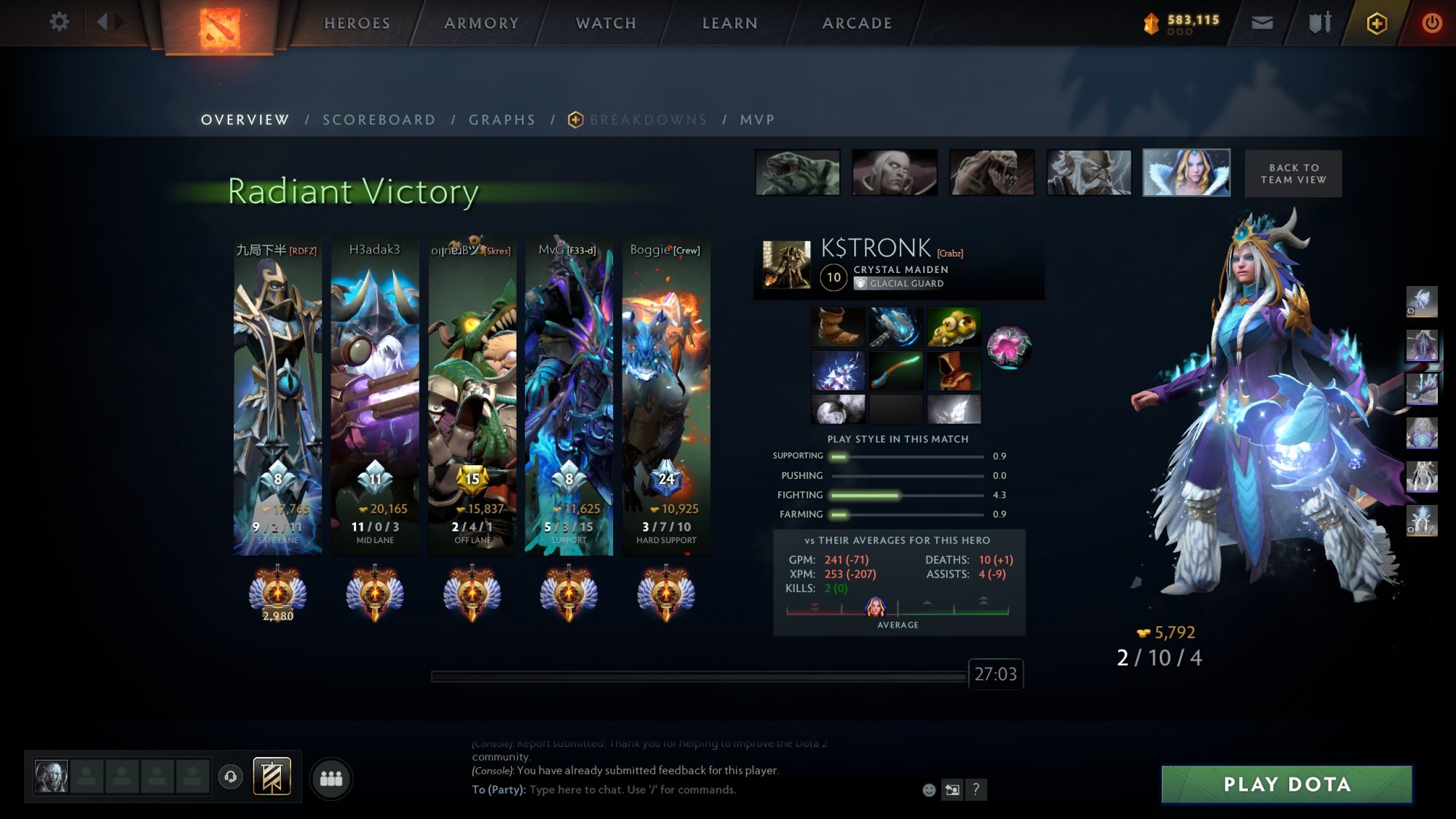Open the Heroes menu
This screenshot has width=1456, height=819.
[x=357, y=23]
